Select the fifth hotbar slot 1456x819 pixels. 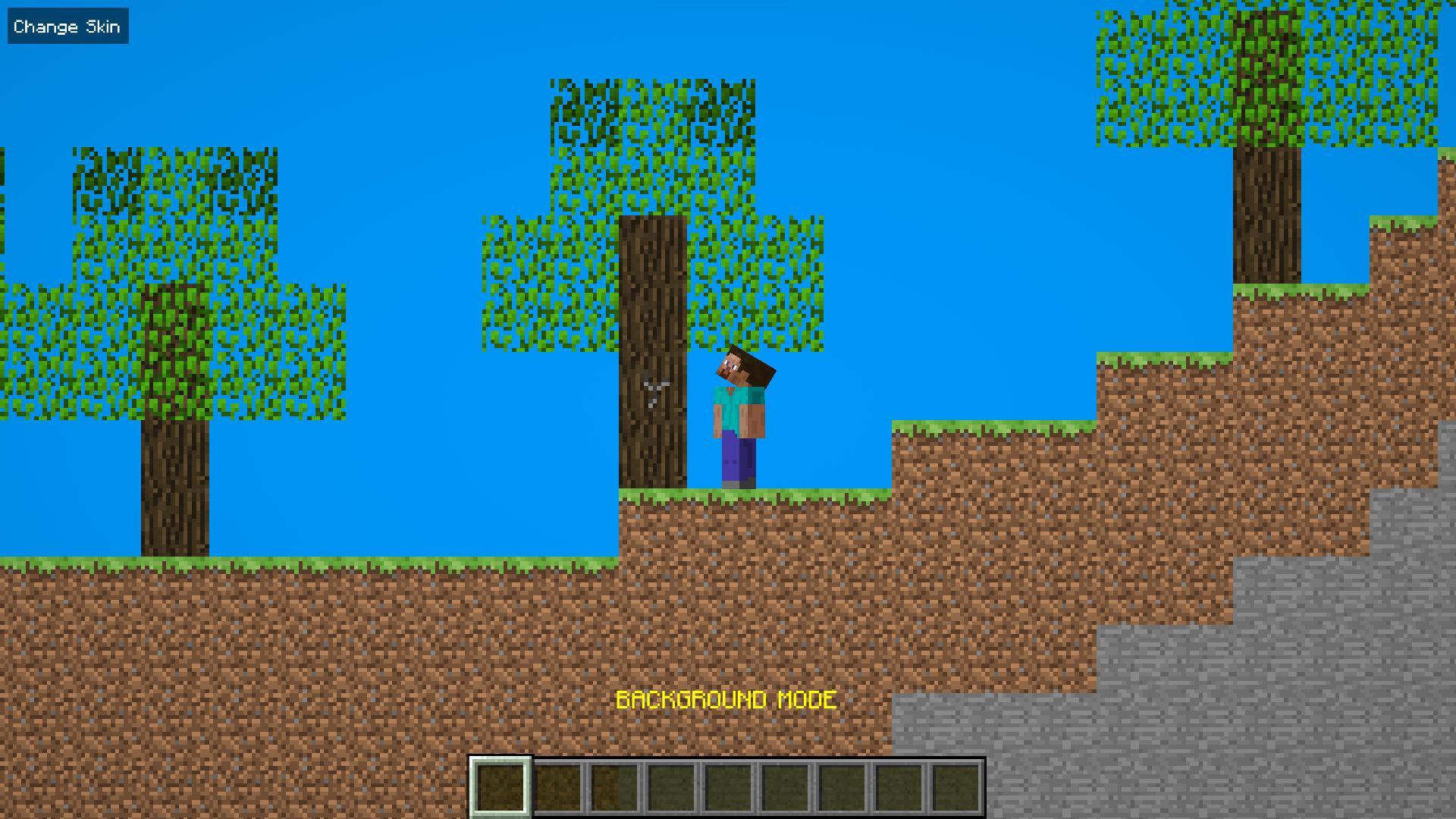pos(728,788)
